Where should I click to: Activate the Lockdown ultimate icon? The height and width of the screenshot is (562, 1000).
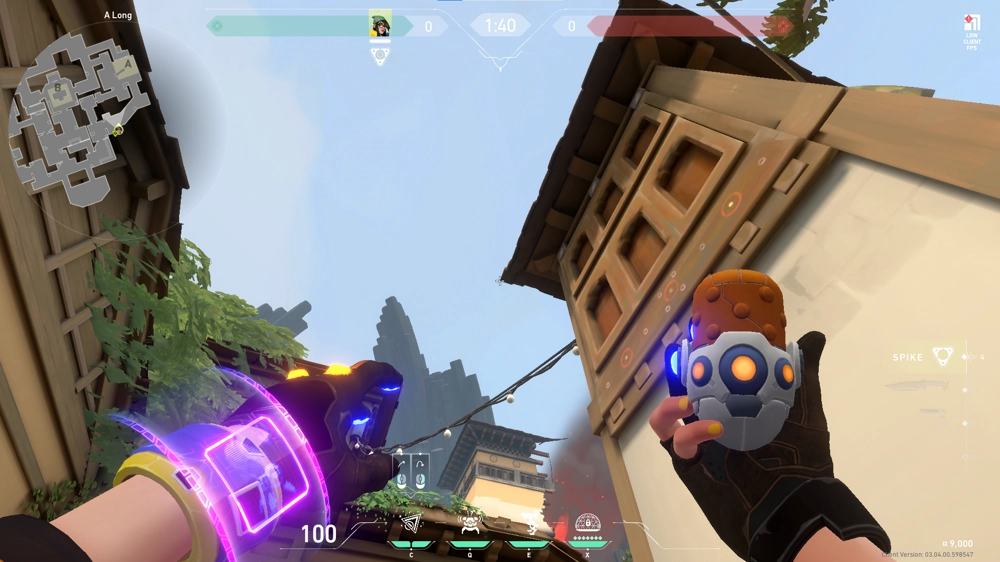point(587,524)
